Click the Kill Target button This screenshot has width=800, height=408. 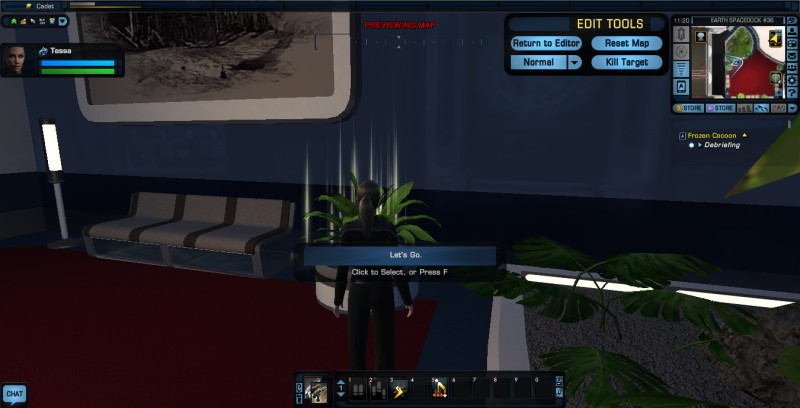[x=627, y=62]
